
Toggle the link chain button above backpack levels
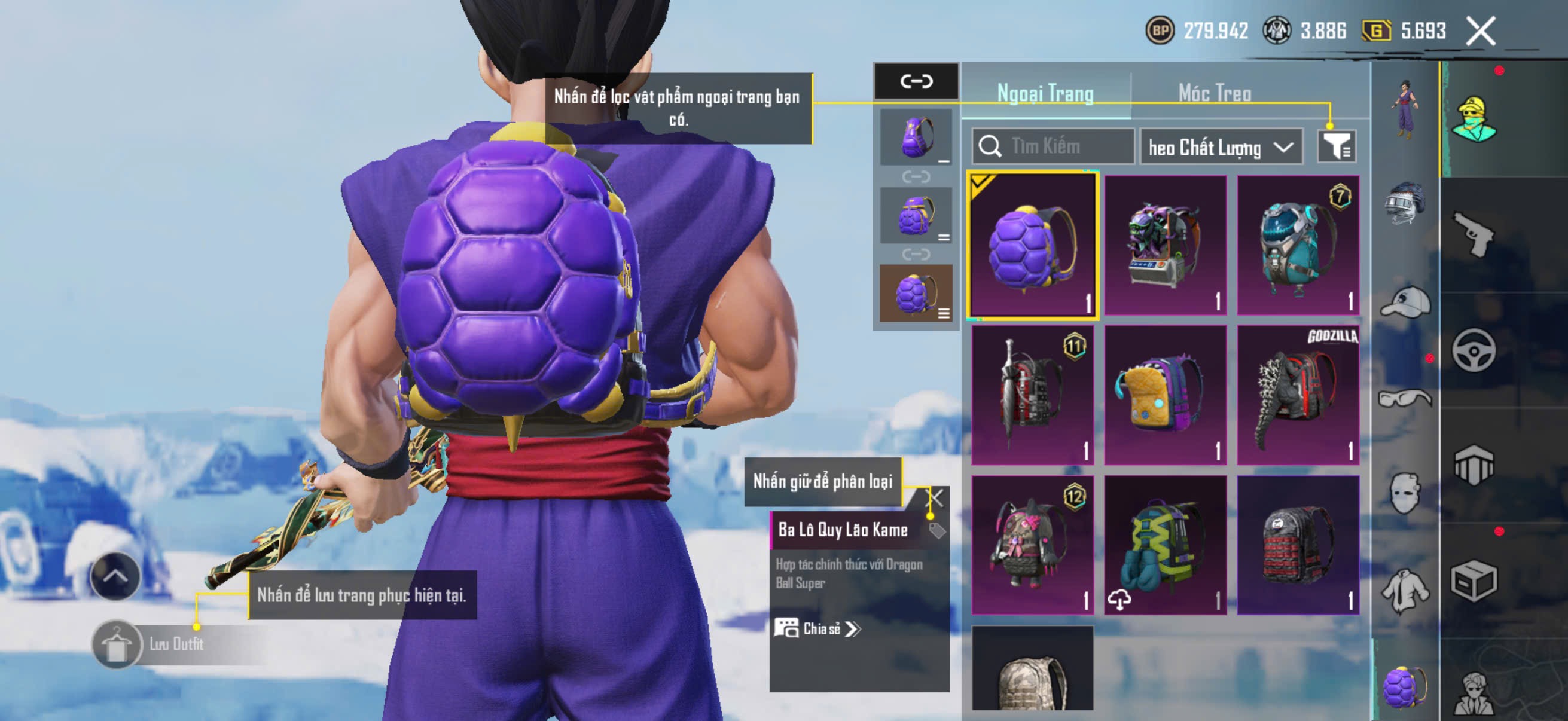click(x=916, y=81)
